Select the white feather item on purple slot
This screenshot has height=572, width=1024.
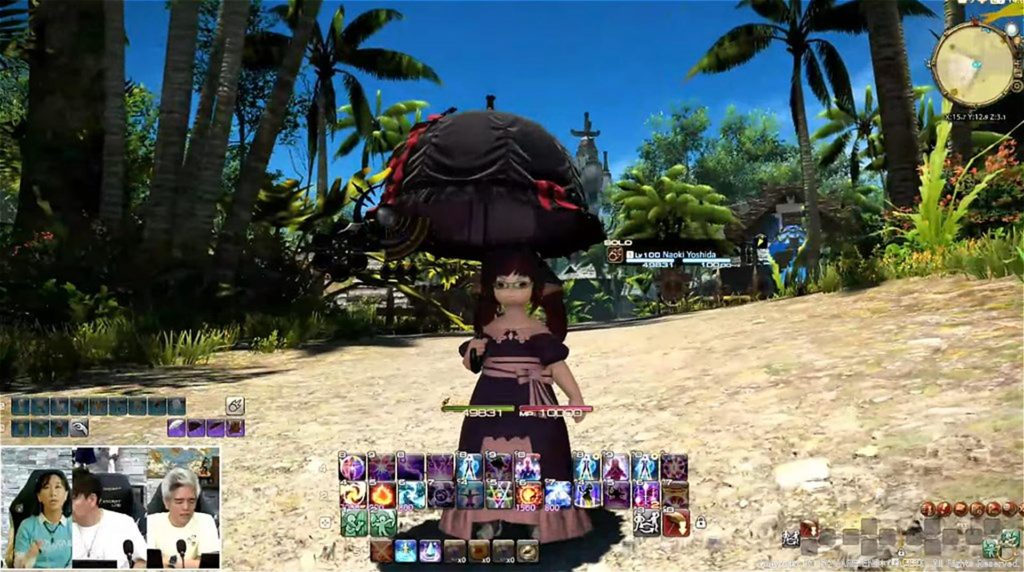[x=177, y=428]
